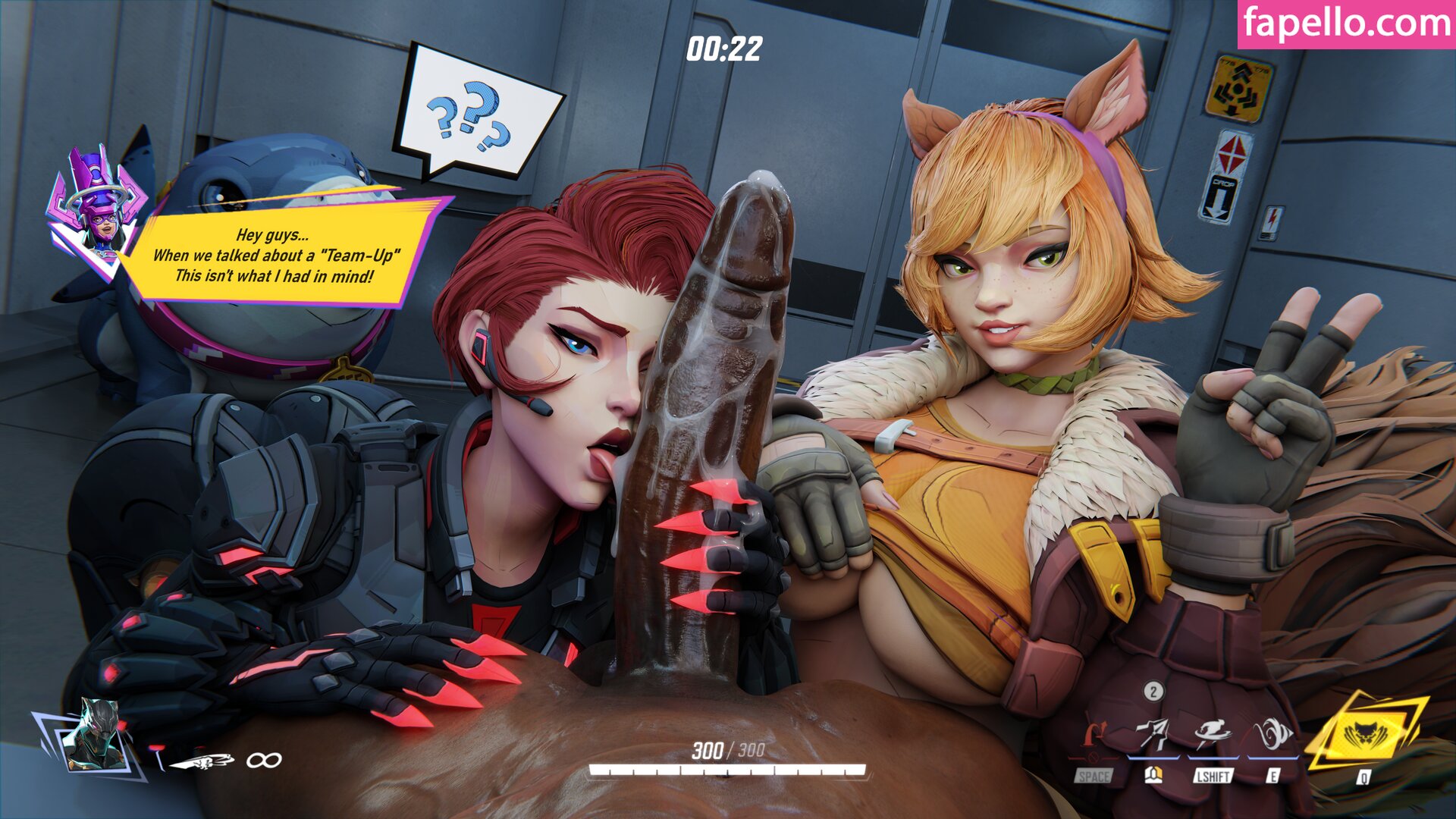Screen dimensions: 1456x819
Task: Select the claw weapon icon
Action: (201, 761)
